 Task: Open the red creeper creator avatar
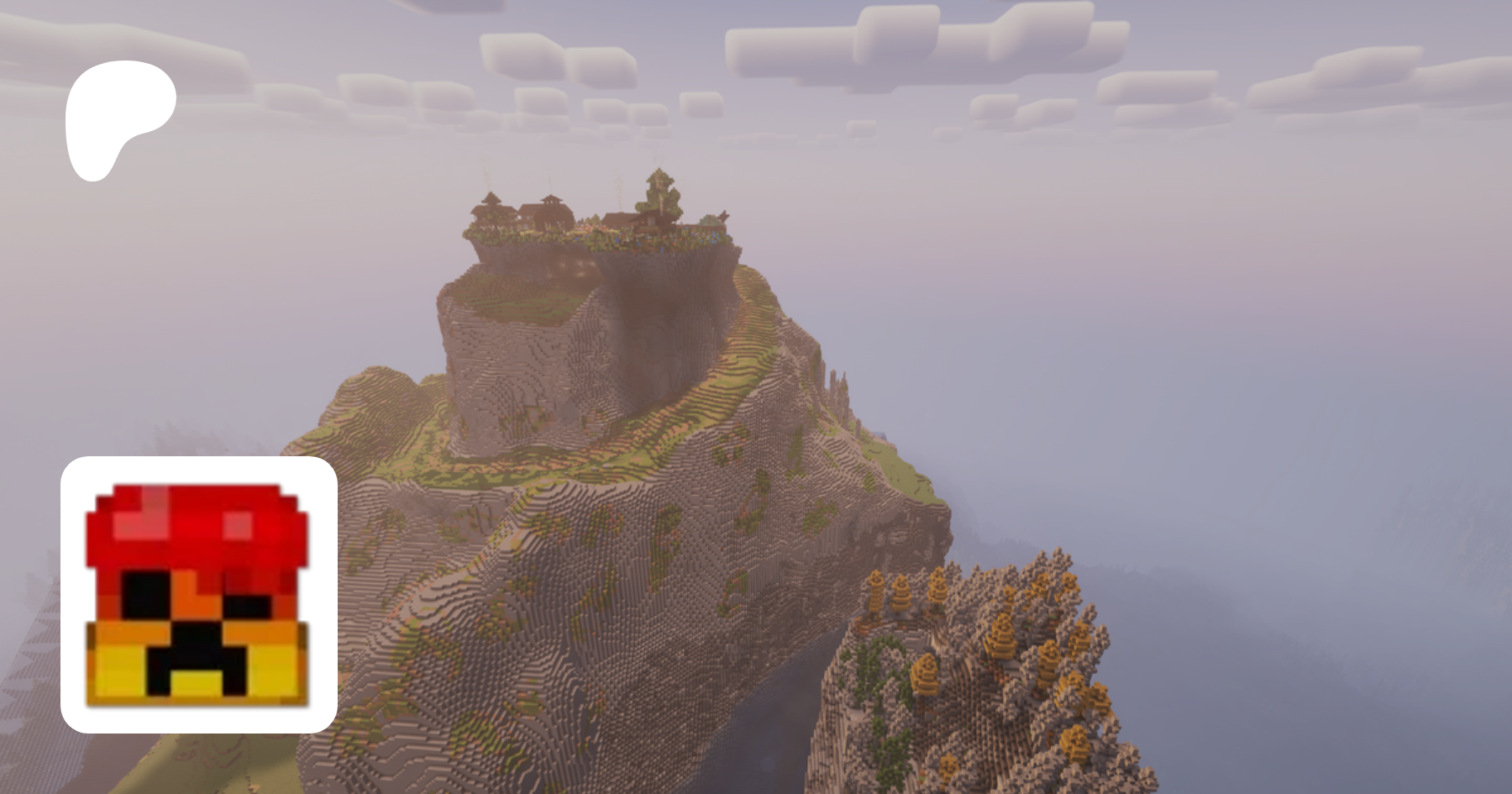(199, 595)
